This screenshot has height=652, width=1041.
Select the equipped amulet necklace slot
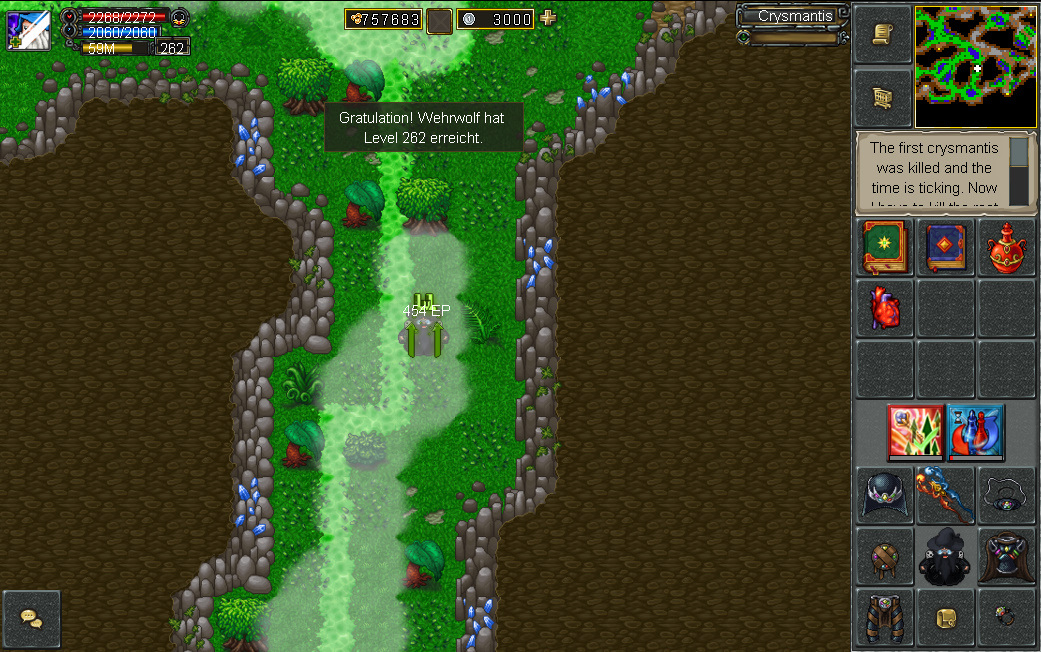(1005, 495)
